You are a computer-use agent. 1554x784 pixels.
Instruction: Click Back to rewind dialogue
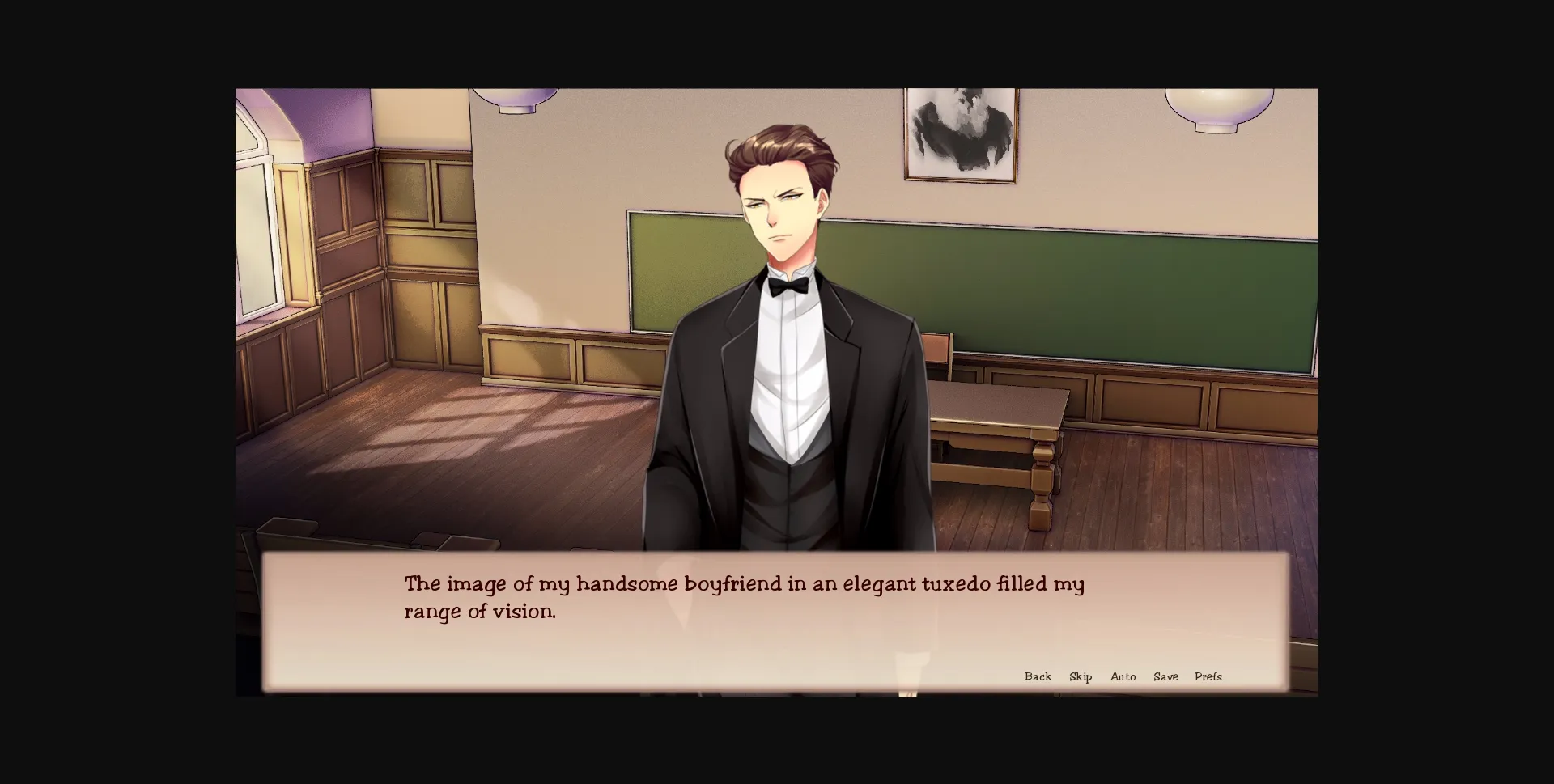(1038, 676)
